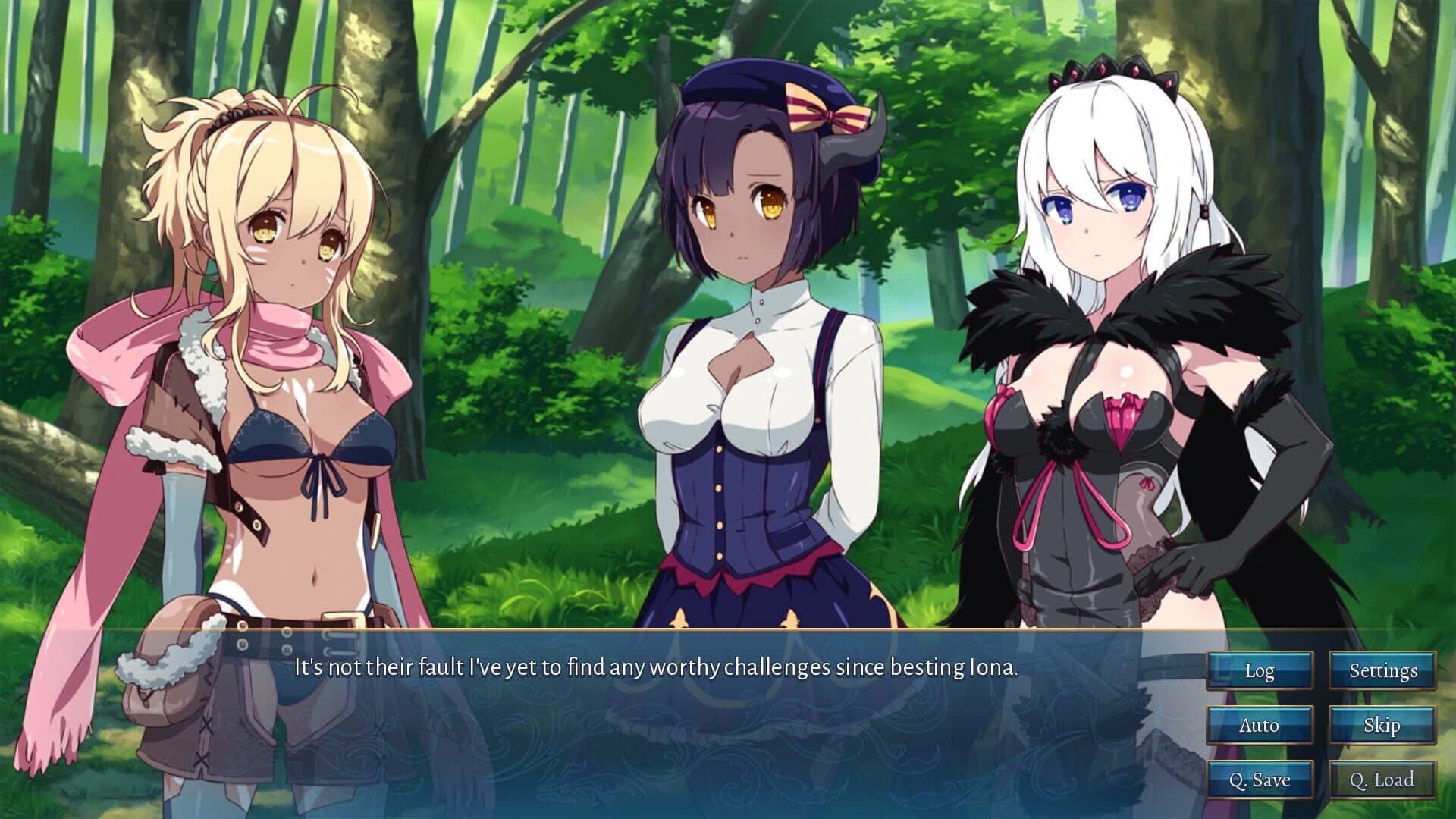The width and height of the screenshot is (1456, 819).
Task: Open Settings to adjust text speed
Action: tap(1382, 670)
